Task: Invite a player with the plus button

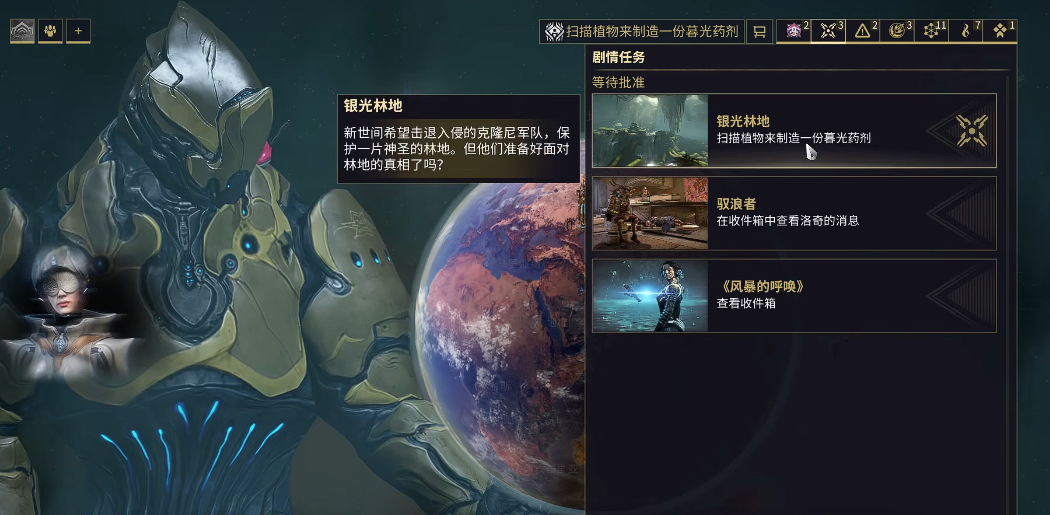Action: 78,31
